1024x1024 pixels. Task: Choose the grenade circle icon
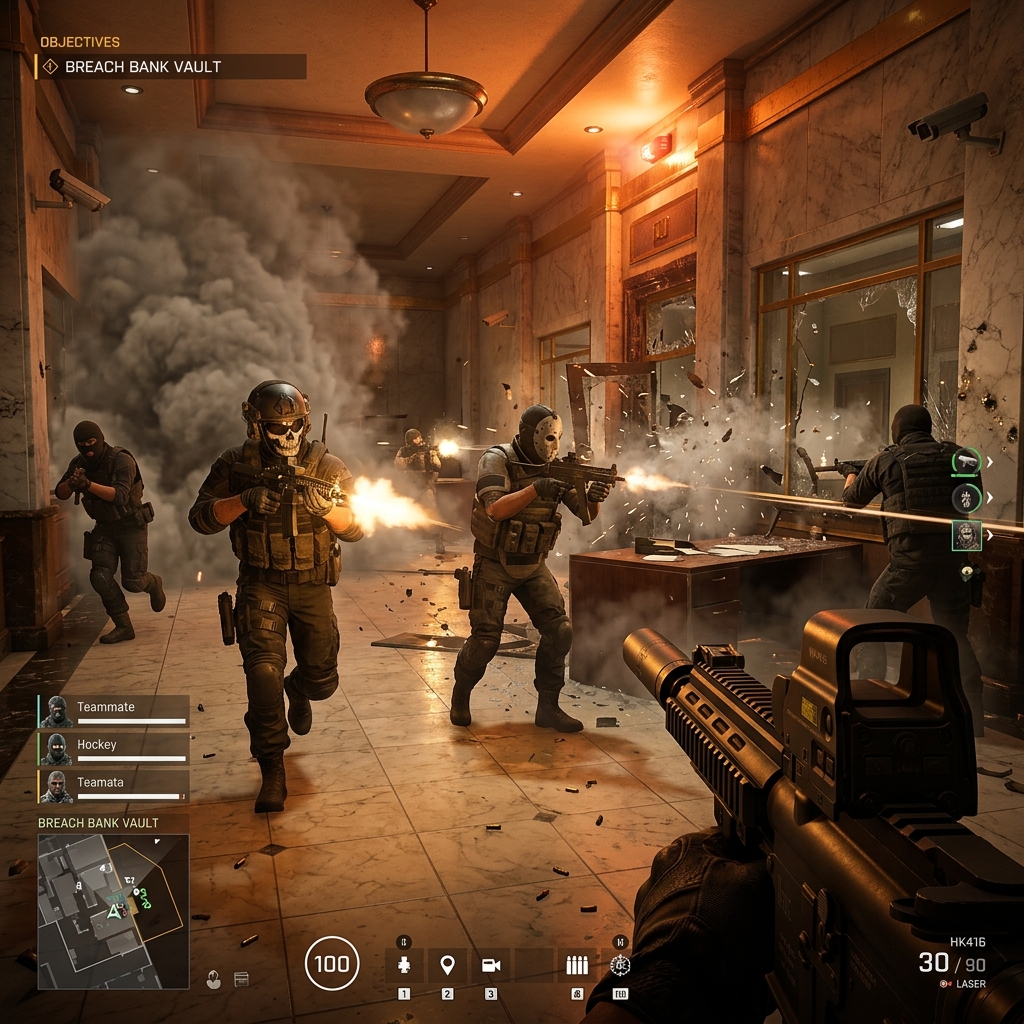[966, 497]
